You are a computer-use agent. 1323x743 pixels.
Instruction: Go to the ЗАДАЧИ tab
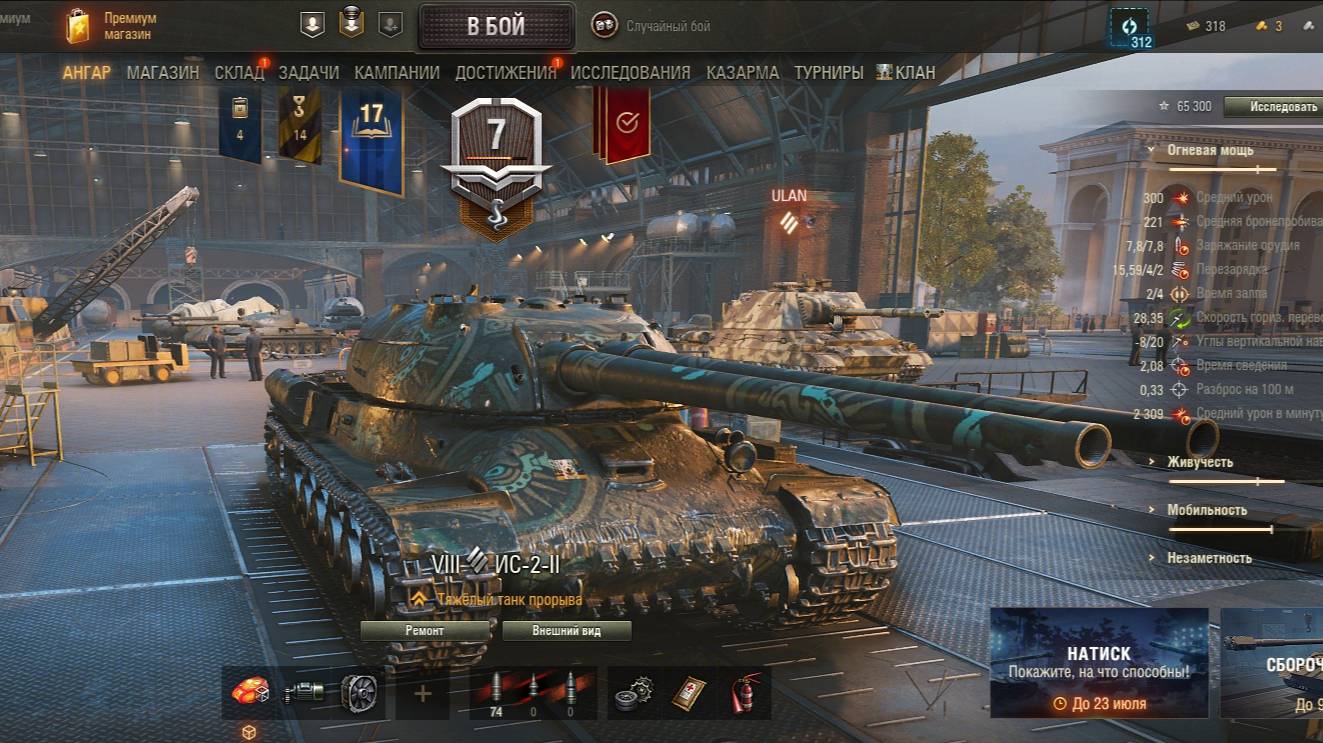(x=309, y=73)
